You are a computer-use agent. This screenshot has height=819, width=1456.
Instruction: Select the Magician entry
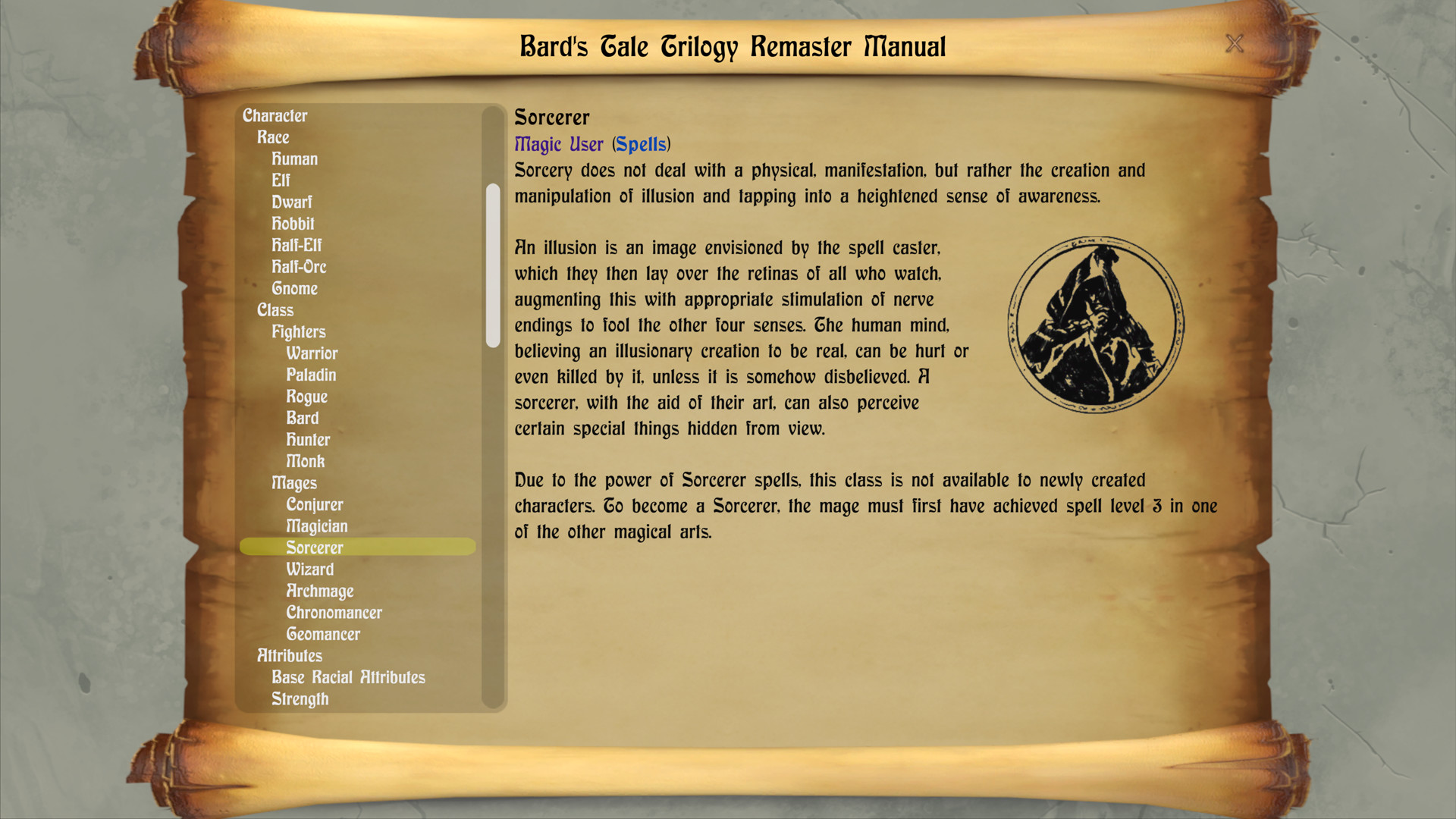pos(317,526)
